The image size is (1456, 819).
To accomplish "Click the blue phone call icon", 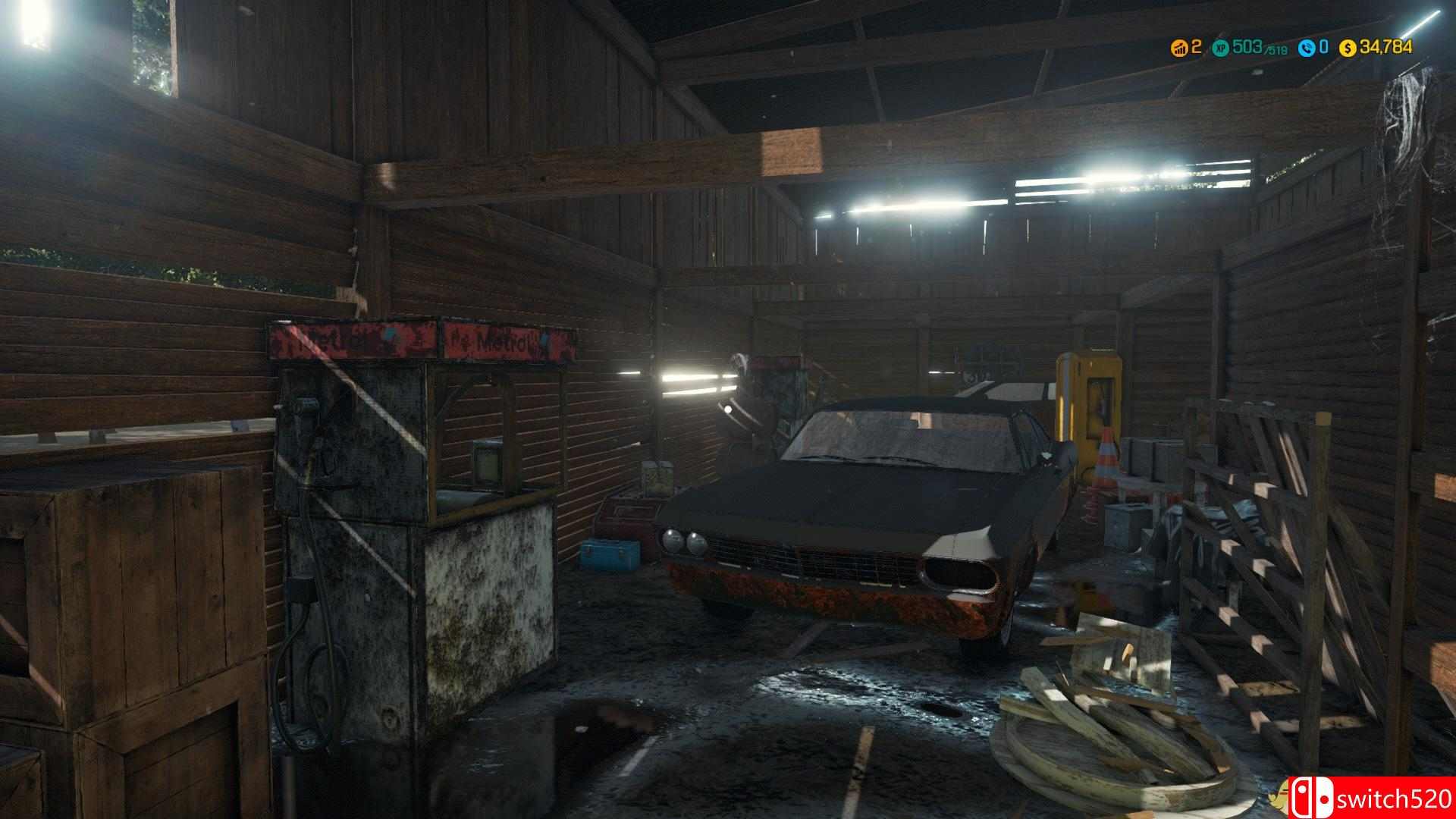I will pyautogui.click(x=1306, y=48).
